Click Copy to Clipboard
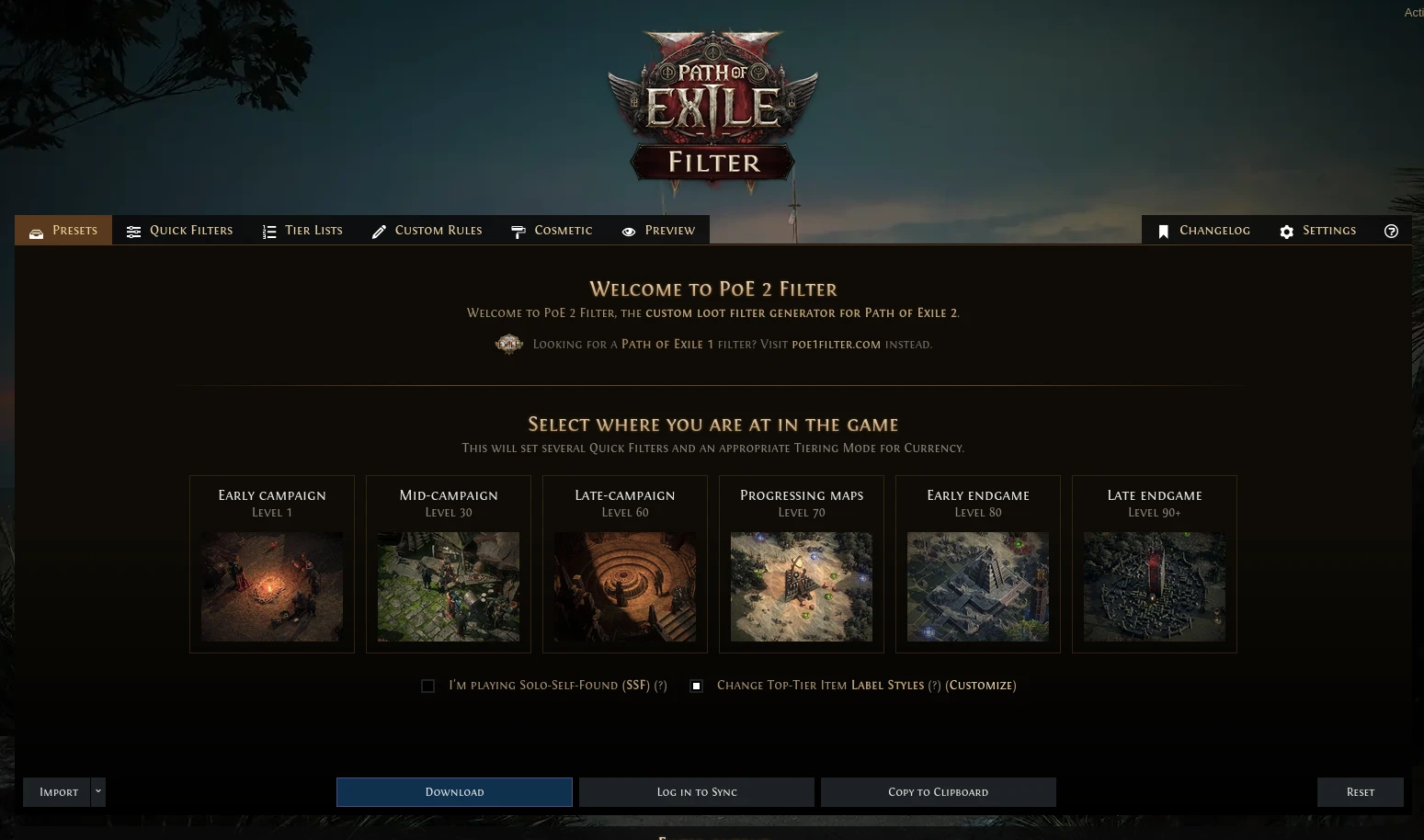1424x840 pixels. click(x=938, y=791)
